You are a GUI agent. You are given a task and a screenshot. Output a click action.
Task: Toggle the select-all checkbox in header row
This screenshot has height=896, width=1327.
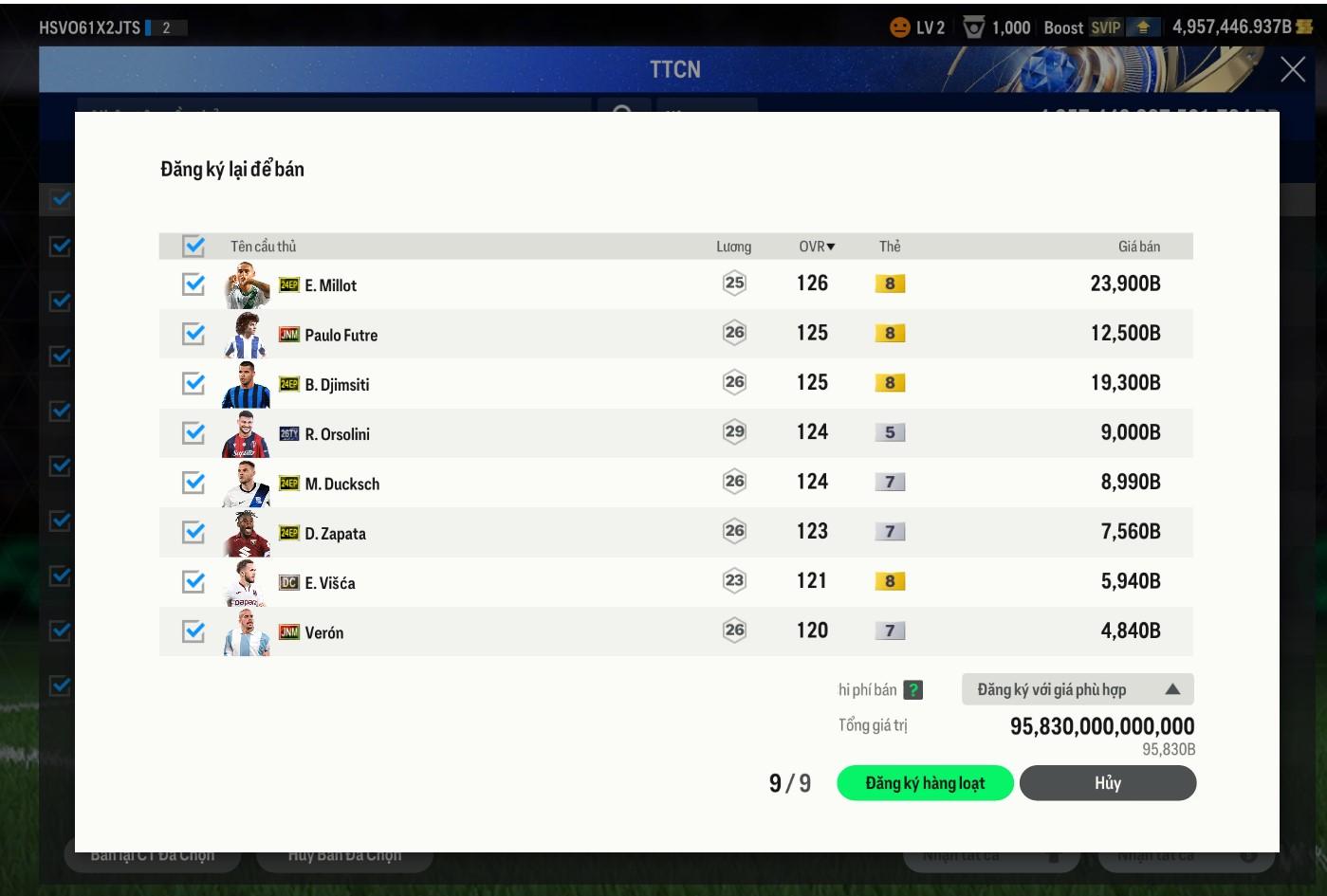tap(194, 247)
